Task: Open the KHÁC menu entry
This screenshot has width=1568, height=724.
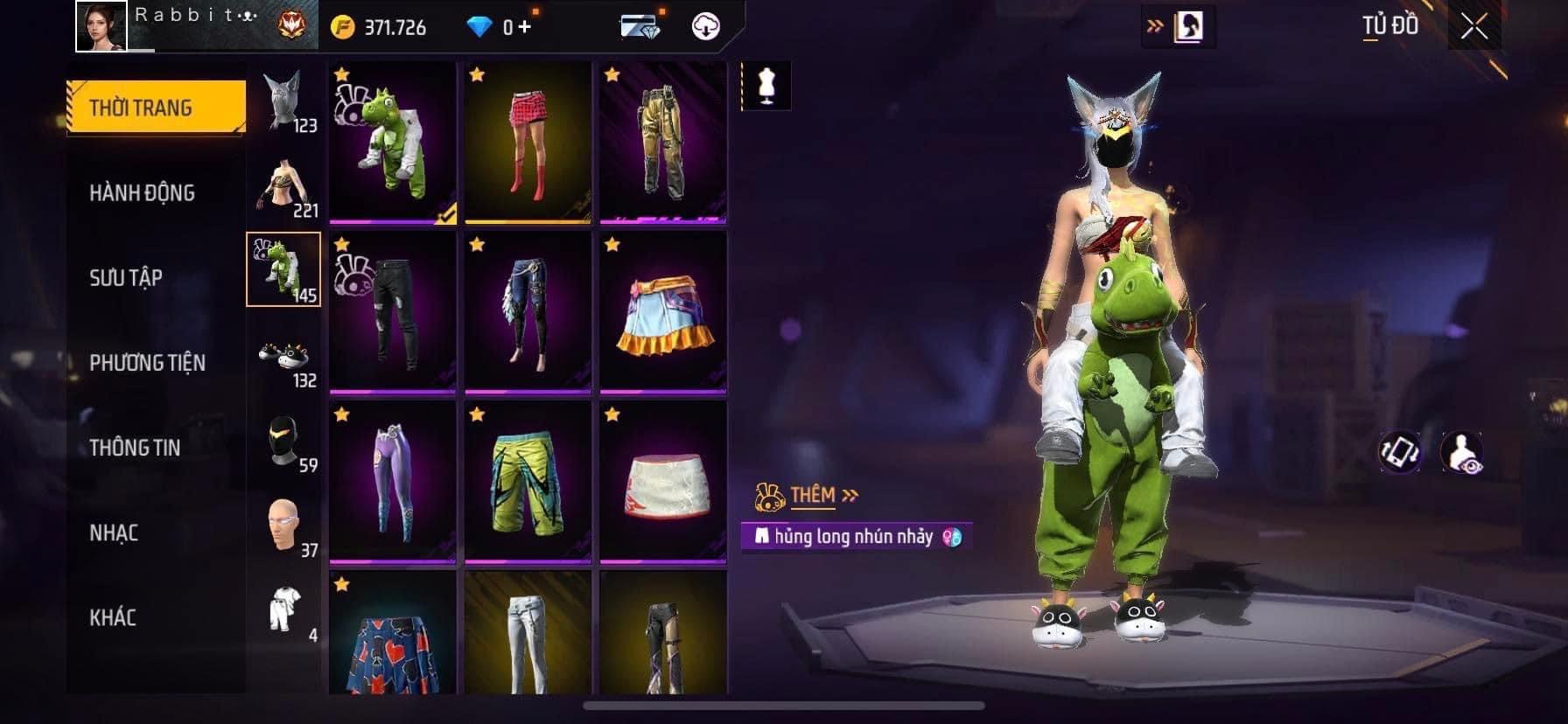Action: (x=113, y=616)
